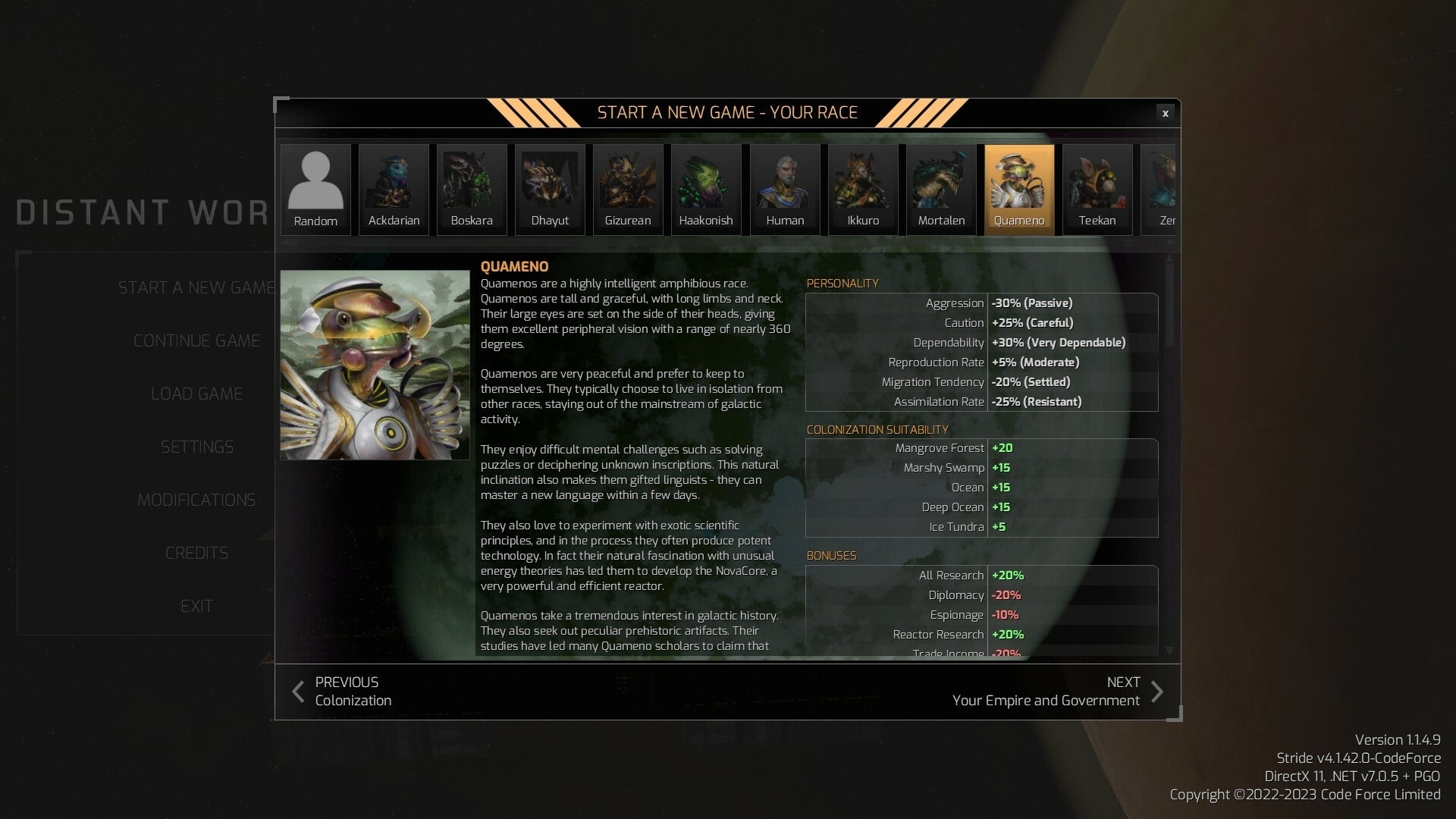This screenshot has height=819, width=1456.
Task: Choose the Ikkuro race portrait
Action: (863, 186)
